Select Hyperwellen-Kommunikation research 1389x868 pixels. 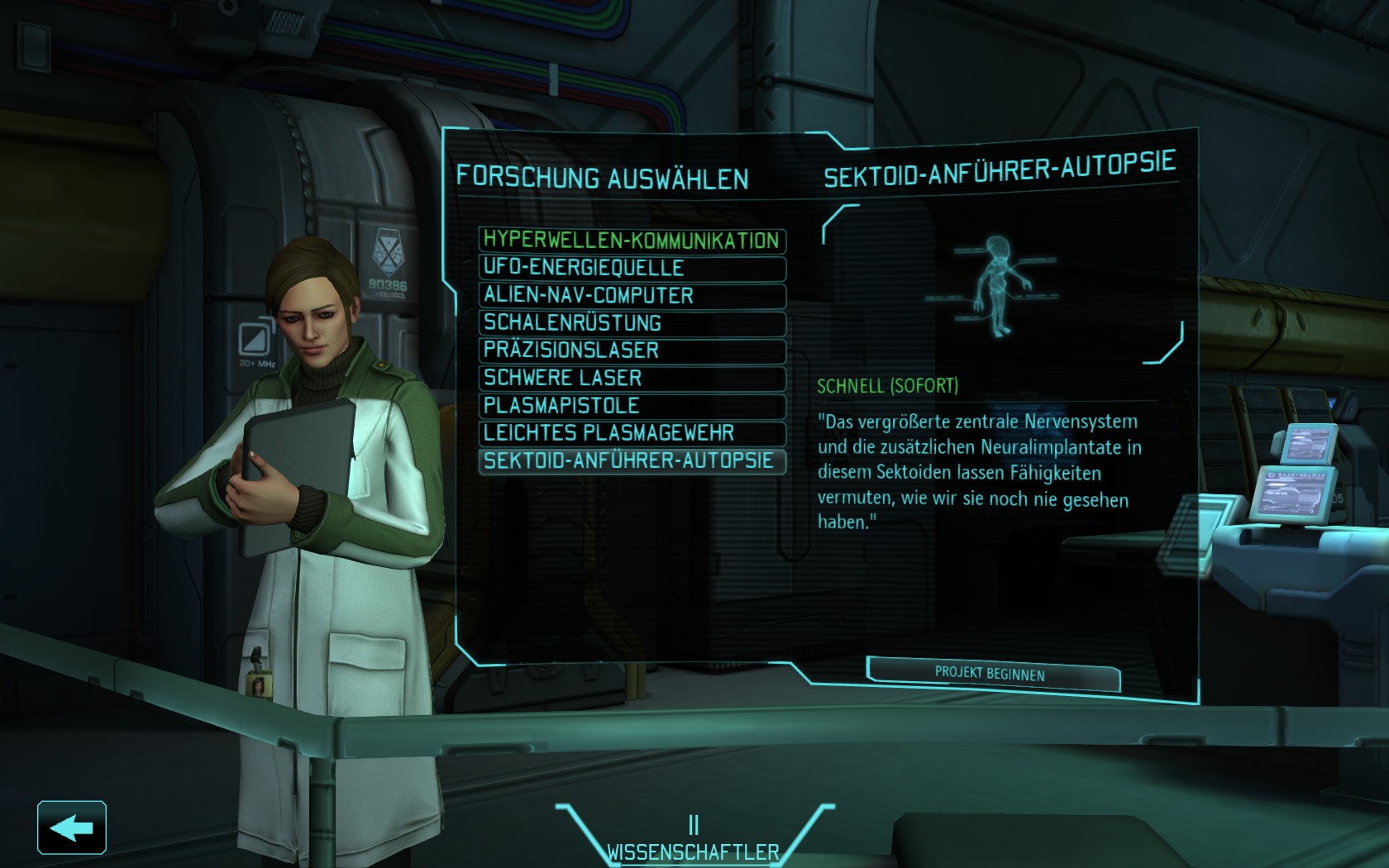[x=632, y=241]
